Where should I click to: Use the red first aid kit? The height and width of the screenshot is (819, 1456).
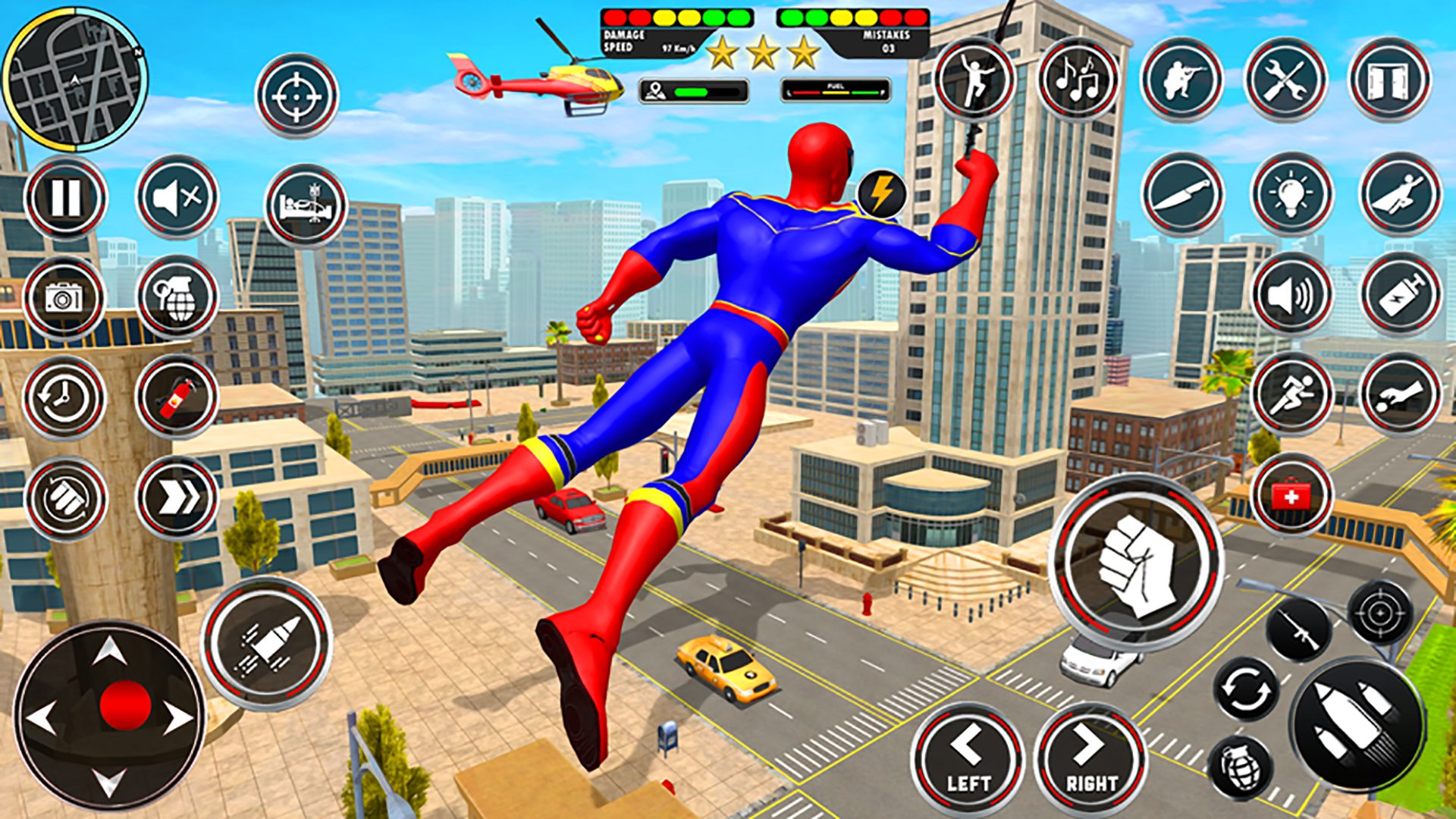(x=1291, y=497)
